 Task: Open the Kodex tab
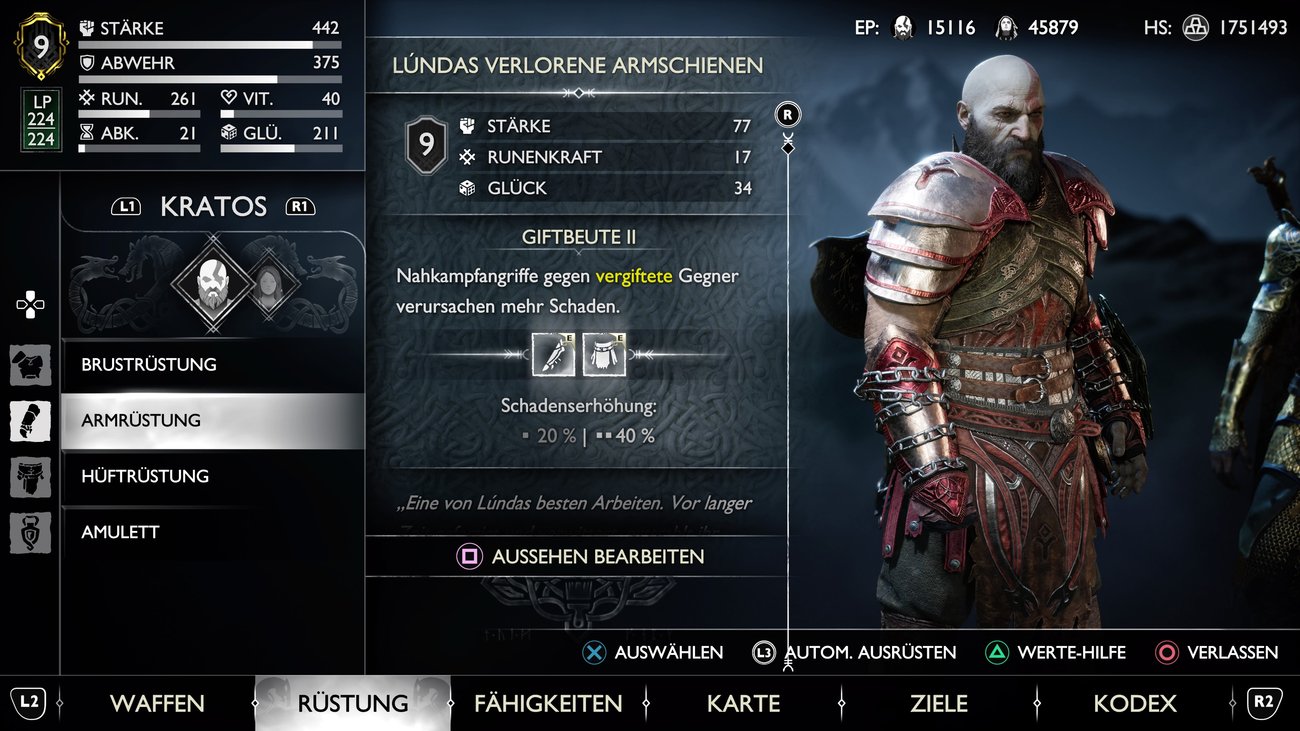tap(1135, 703)
